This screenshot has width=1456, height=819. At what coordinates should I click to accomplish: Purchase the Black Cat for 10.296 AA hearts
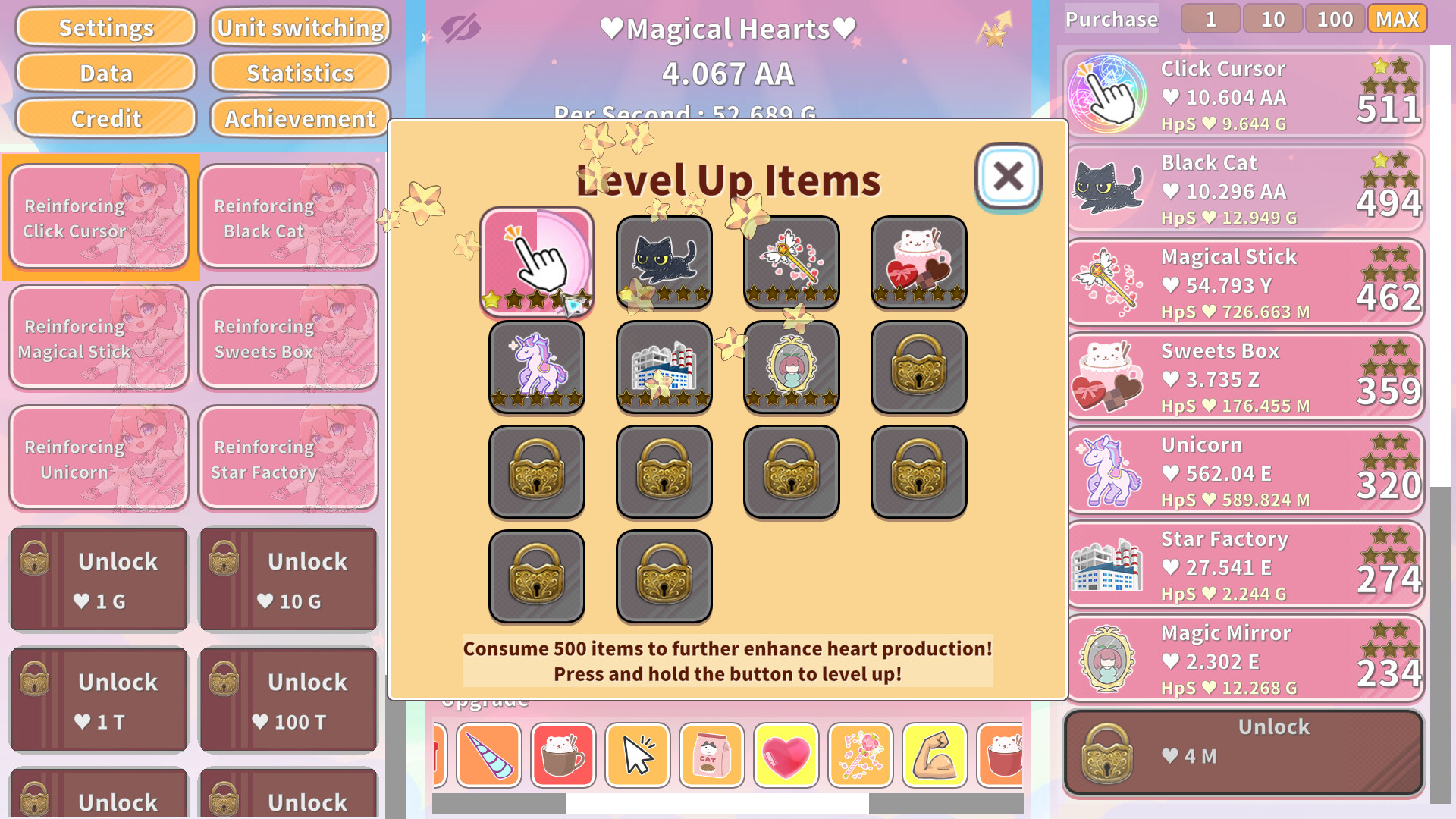click(1244, 187)
